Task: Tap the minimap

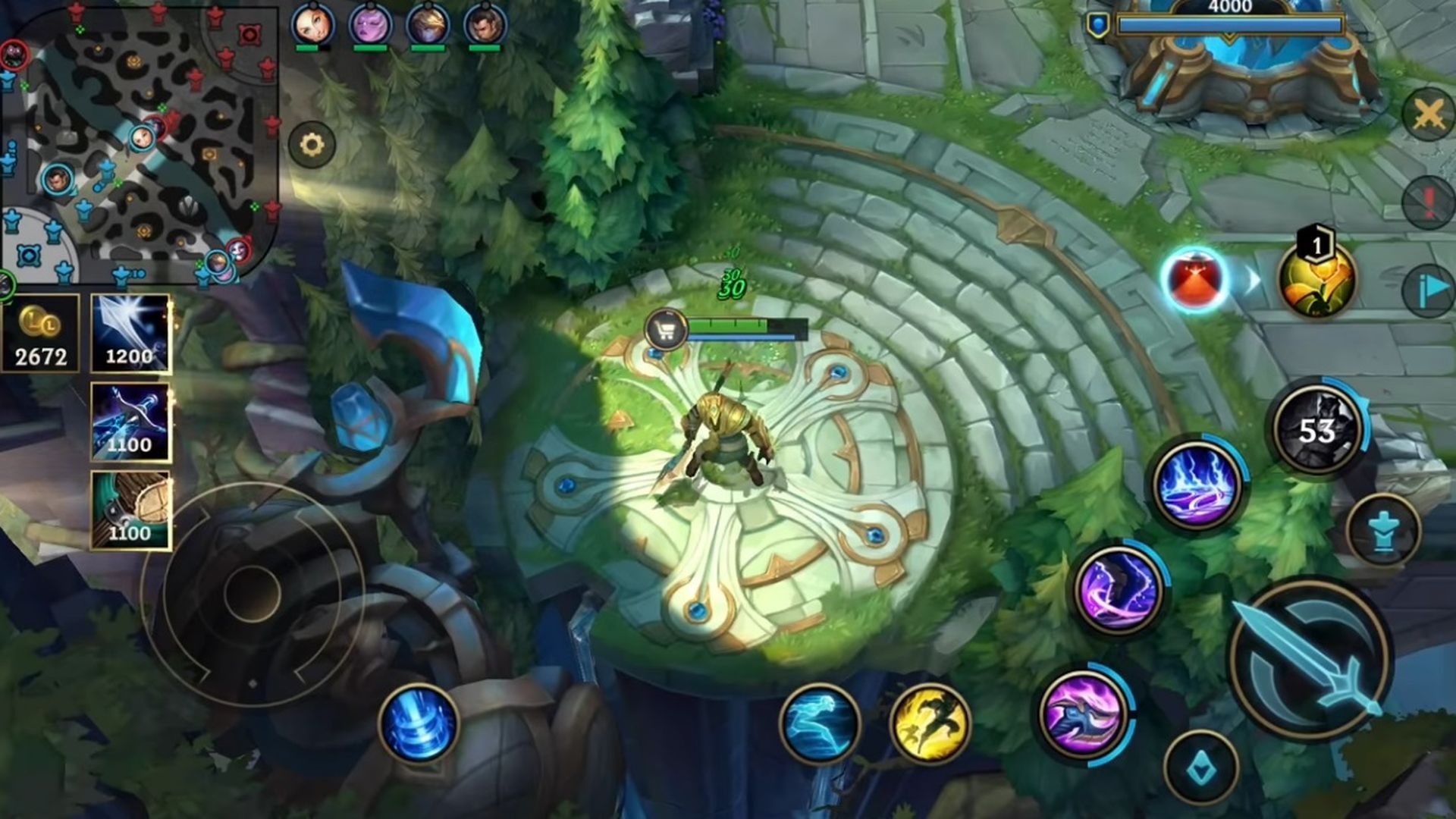Action: [x=140, y=144]
